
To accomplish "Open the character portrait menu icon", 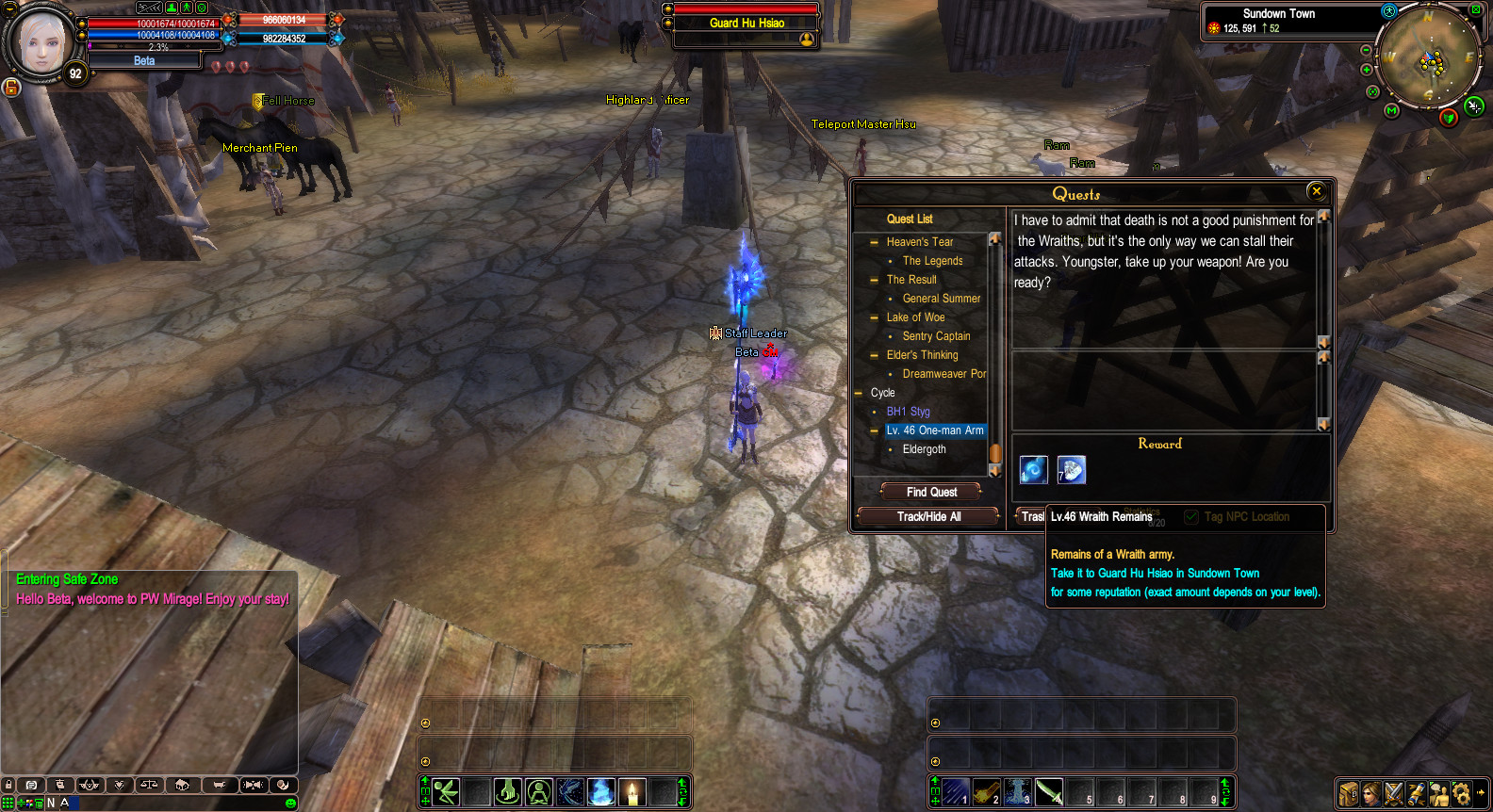I will 1371,793.
